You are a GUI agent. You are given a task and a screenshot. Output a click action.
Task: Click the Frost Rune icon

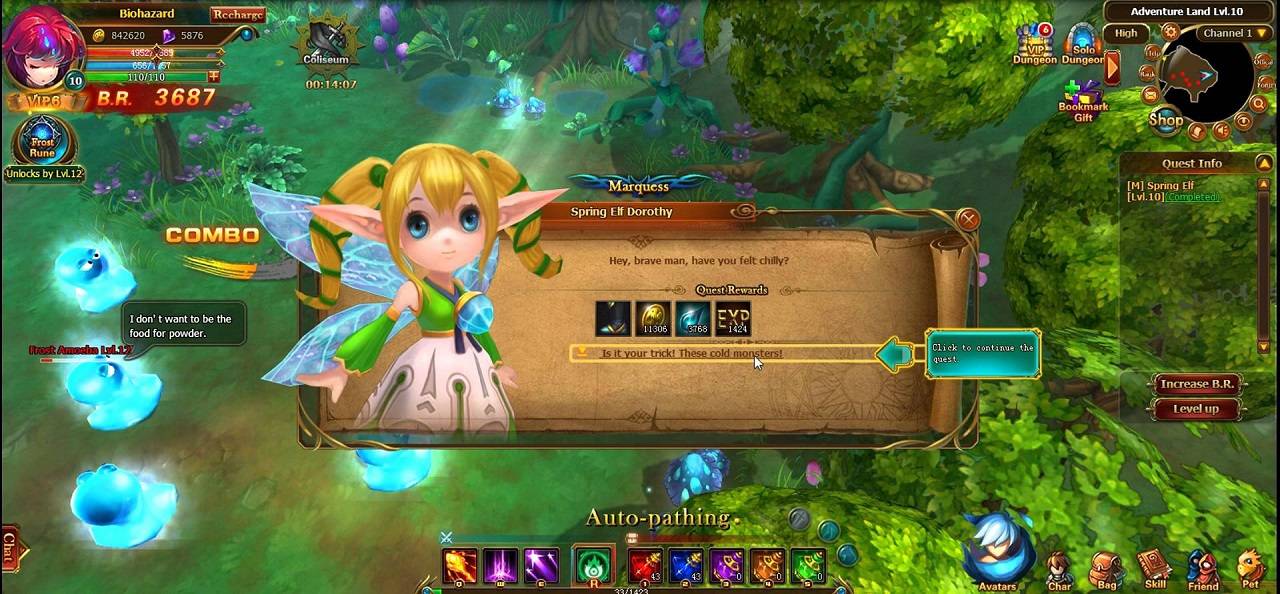[x=42, y=141]
